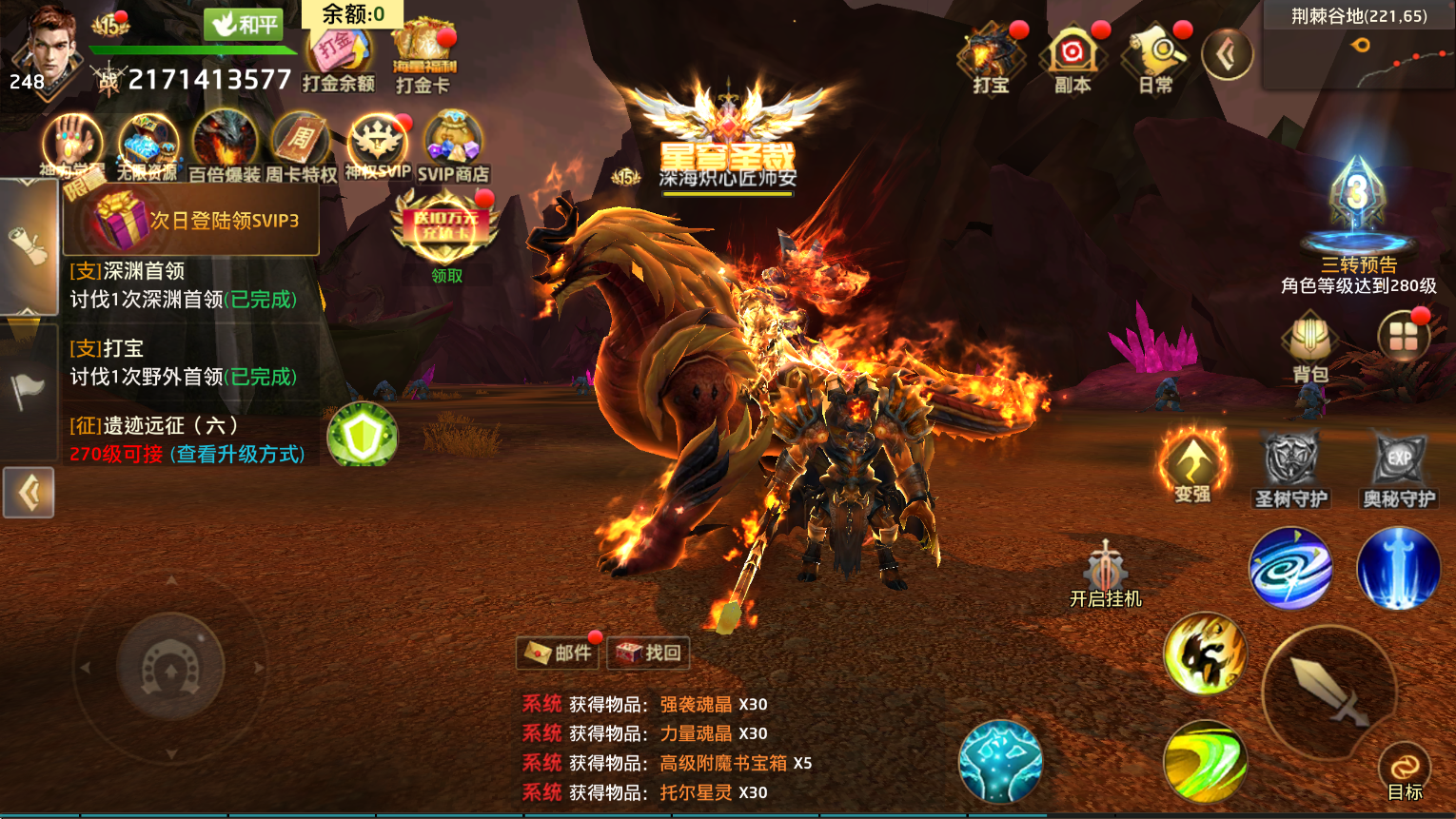This screenshot has width=1456, height=819.
Task: Open the 背包 backpack
Action: point(1310,347)
